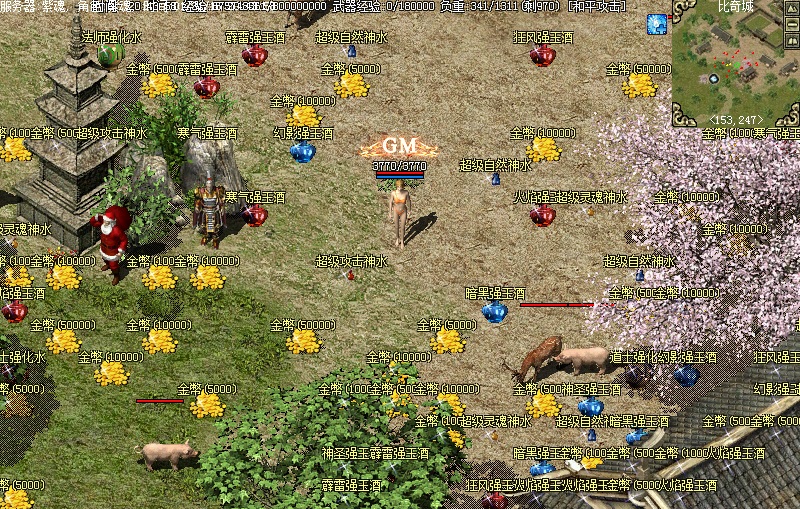Activate the blue skill buff icon
This screenshot has width=800, height=509.
click(657, 23)
